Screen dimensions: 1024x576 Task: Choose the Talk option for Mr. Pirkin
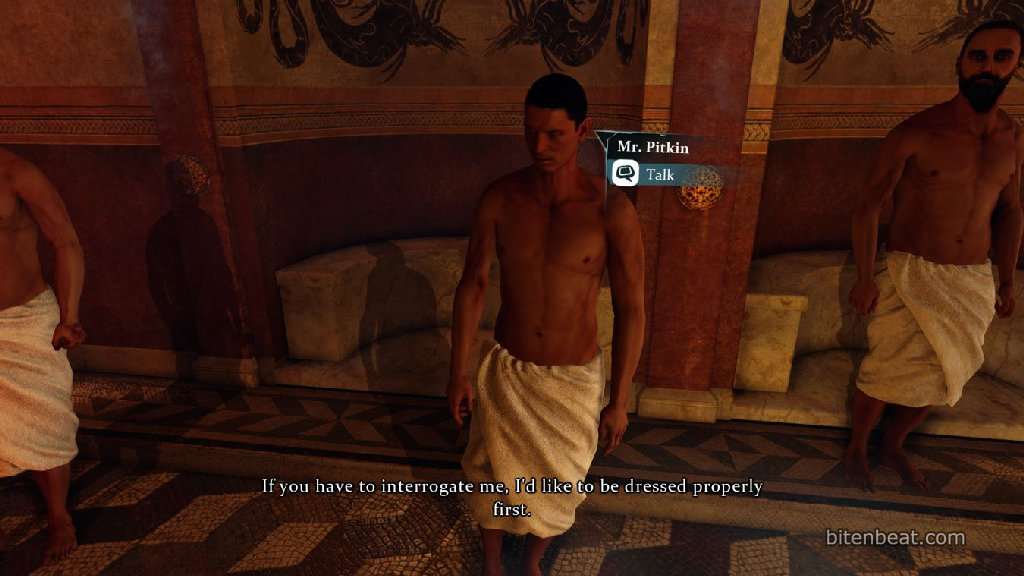[x=658, y=174]
